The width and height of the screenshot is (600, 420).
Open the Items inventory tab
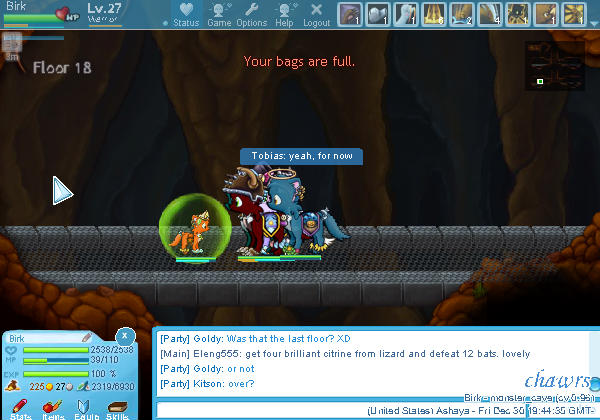[53, 408]
